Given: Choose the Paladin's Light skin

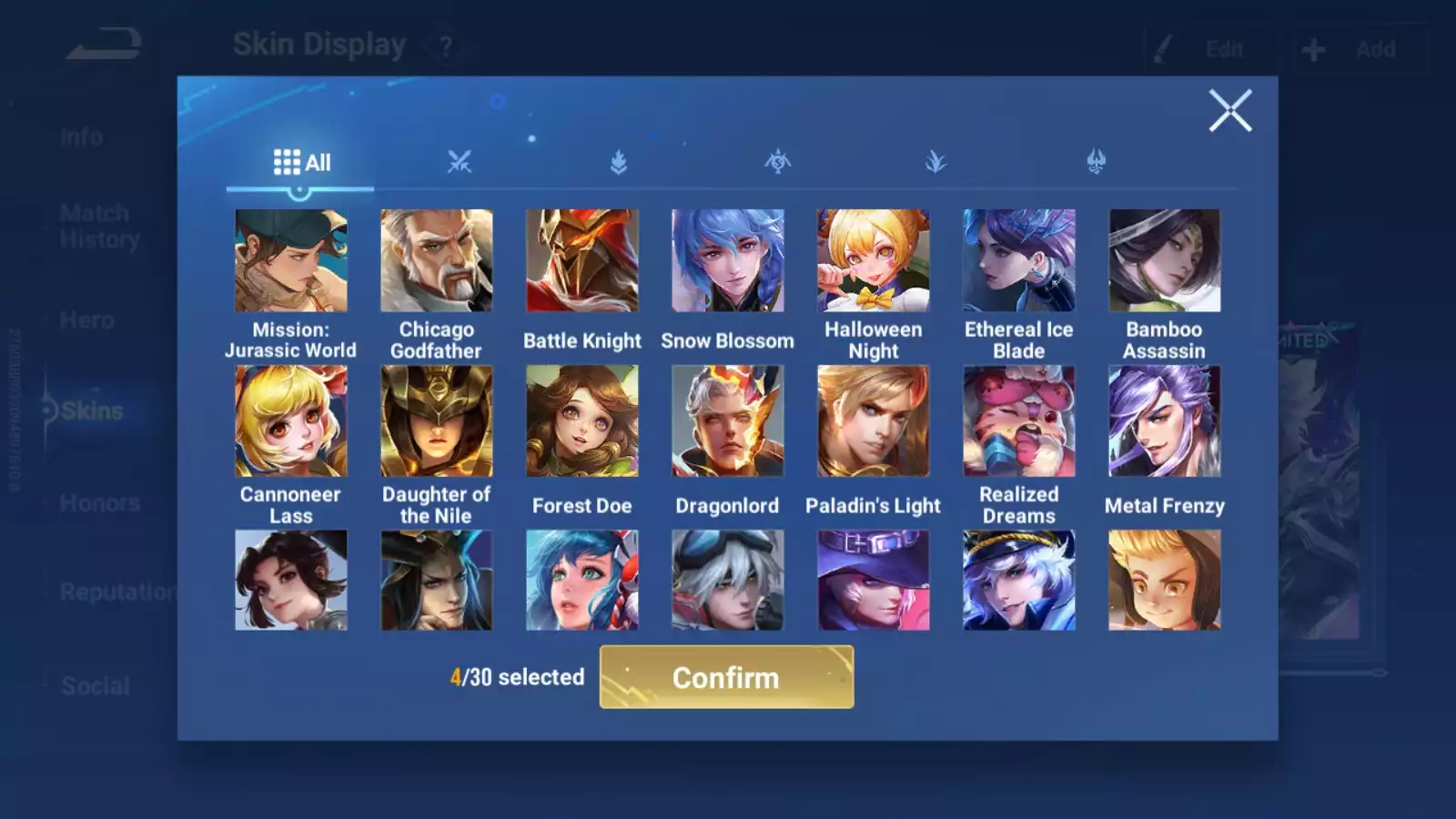Looking at the screenshot, I should pyautogui.click(x=874, y=421).
